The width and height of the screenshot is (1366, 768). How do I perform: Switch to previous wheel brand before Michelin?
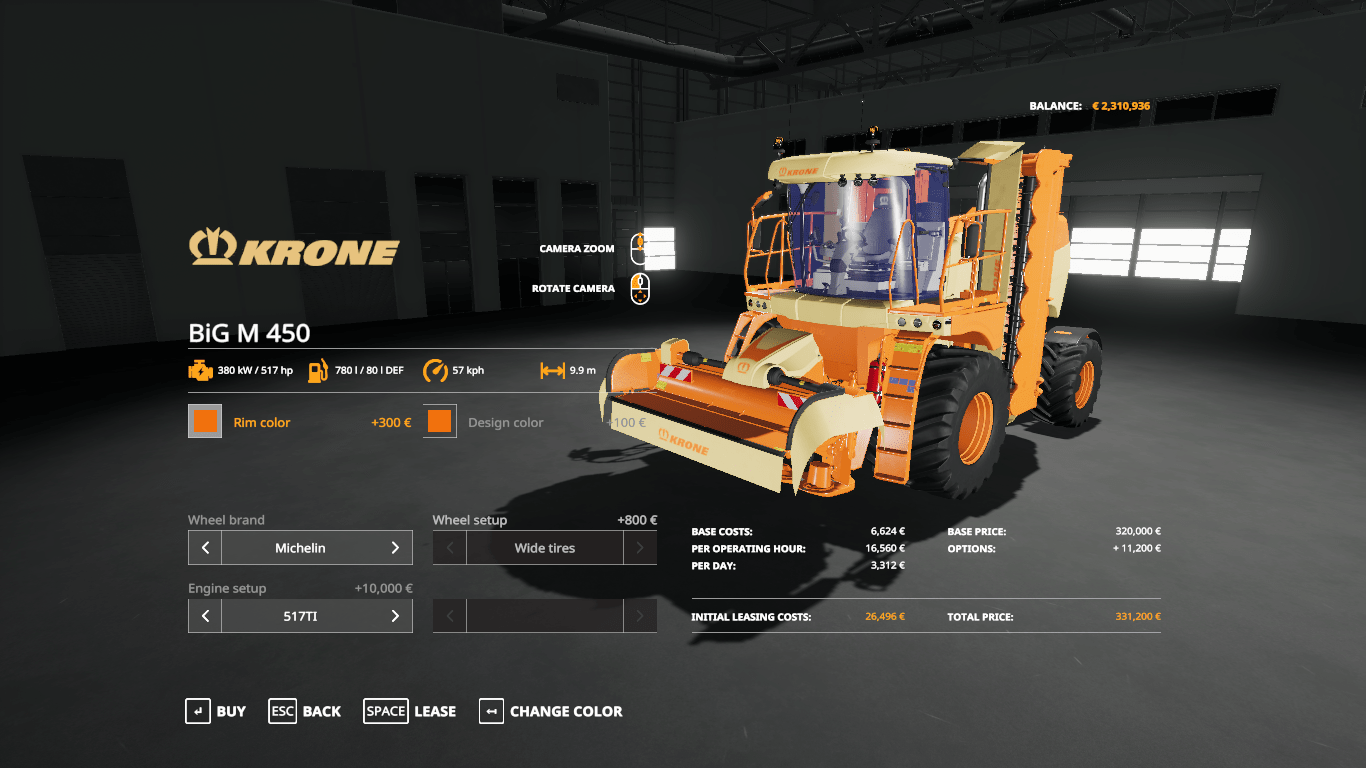click(x=205, y=548)
